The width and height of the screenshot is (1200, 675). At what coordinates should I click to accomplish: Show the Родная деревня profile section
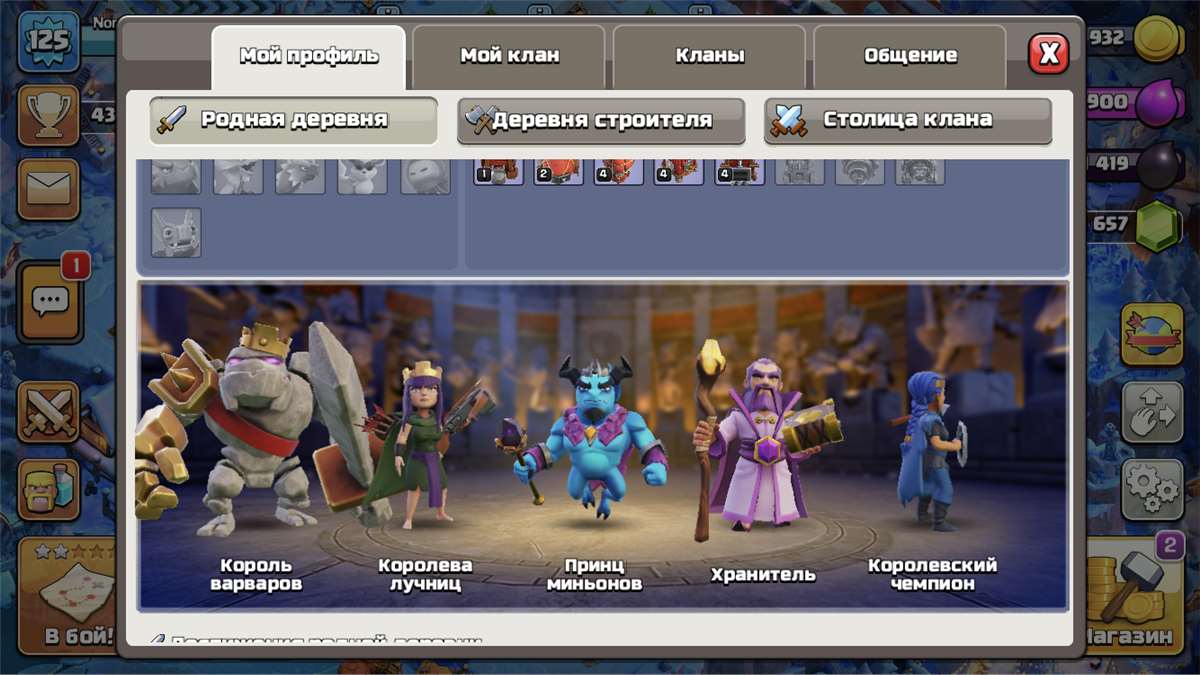293,120
